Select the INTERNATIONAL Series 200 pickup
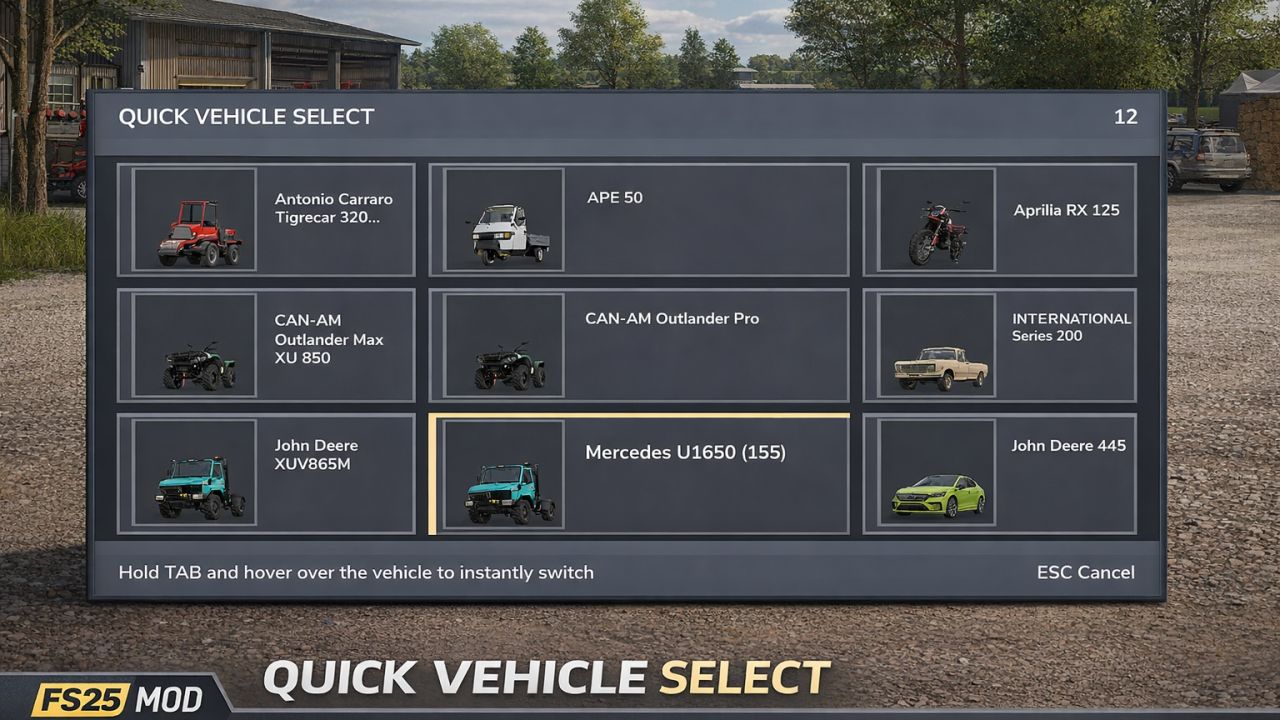This screenshot has height=720, width=1280. (1000, 345)
